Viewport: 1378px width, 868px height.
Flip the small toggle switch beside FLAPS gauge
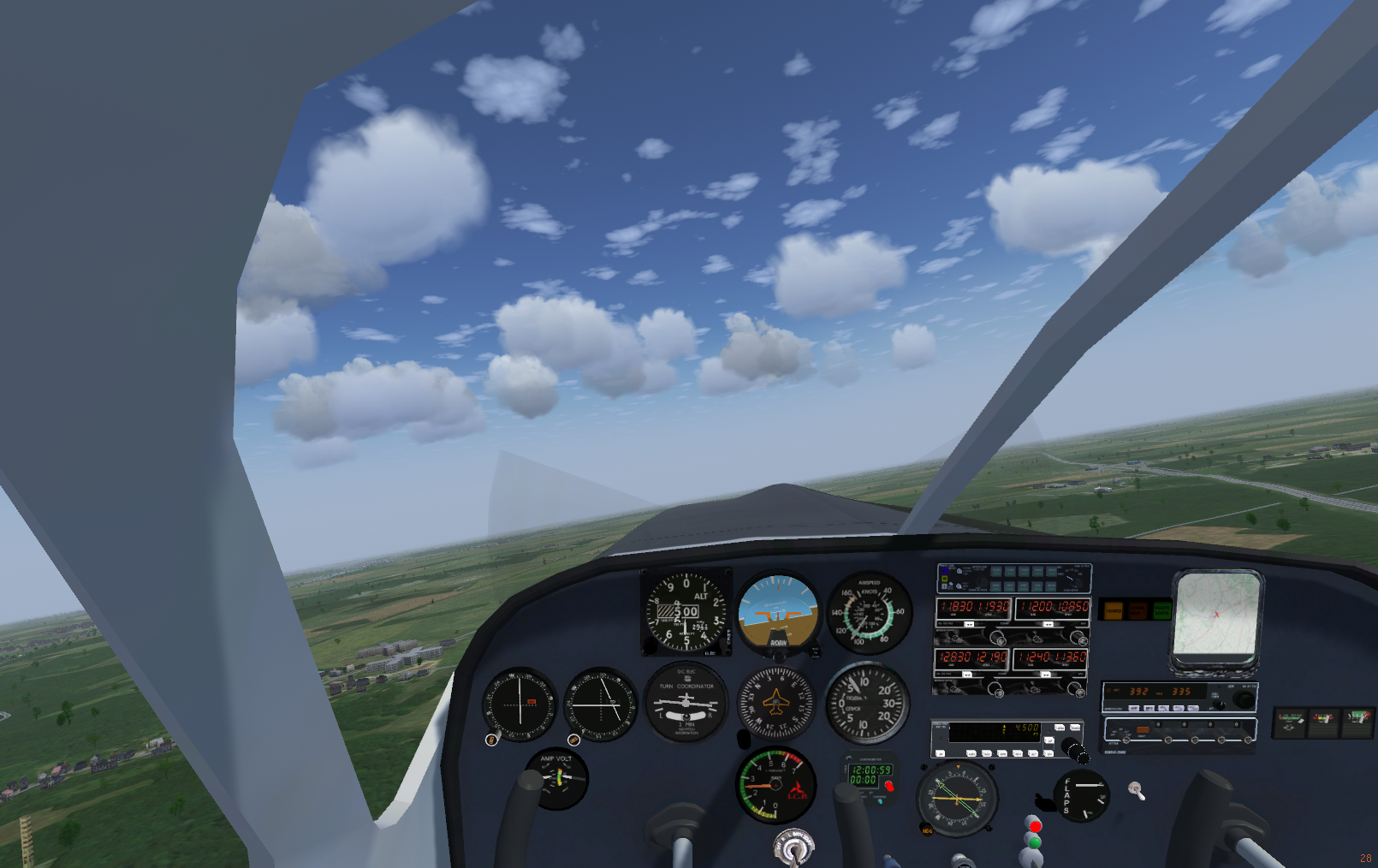tap(1136, 790)
